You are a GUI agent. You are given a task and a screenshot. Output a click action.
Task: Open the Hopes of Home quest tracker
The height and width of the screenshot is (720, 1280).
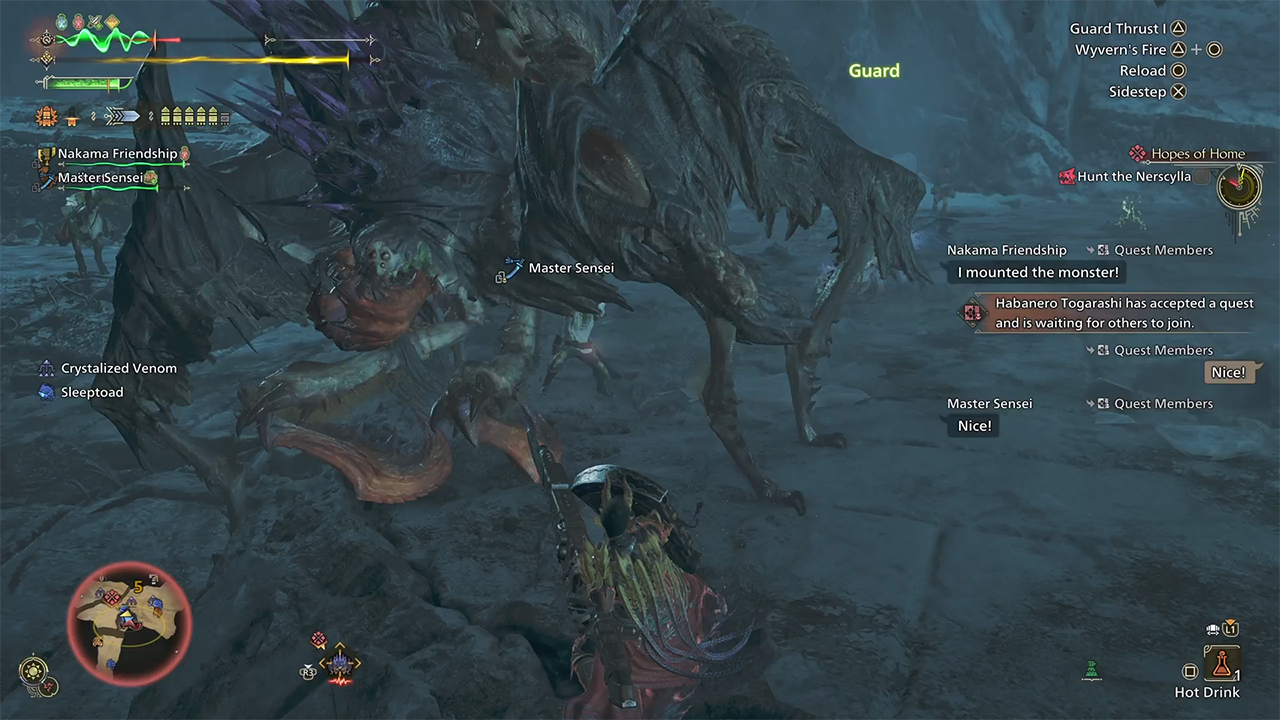click(1197, 154)
